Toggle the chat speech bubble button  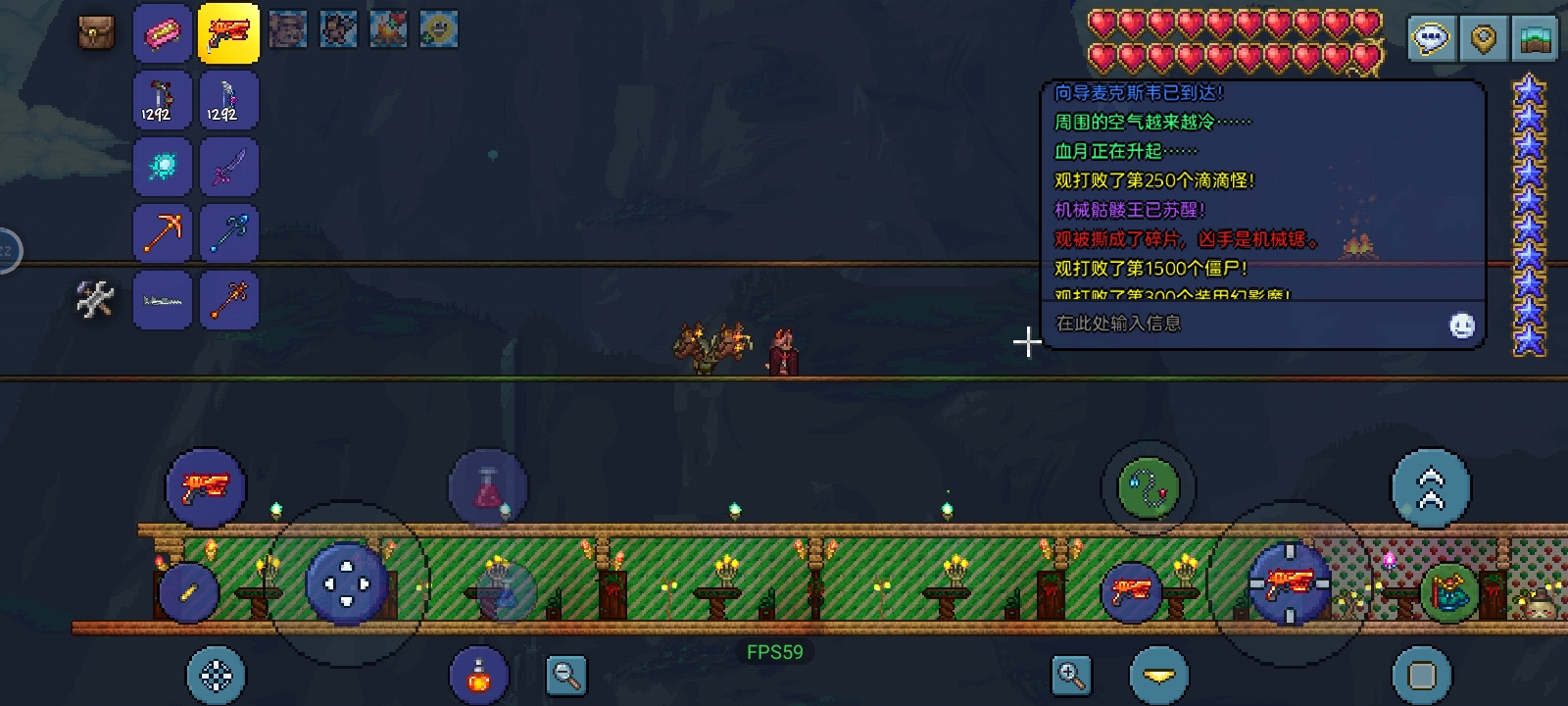1431,39
